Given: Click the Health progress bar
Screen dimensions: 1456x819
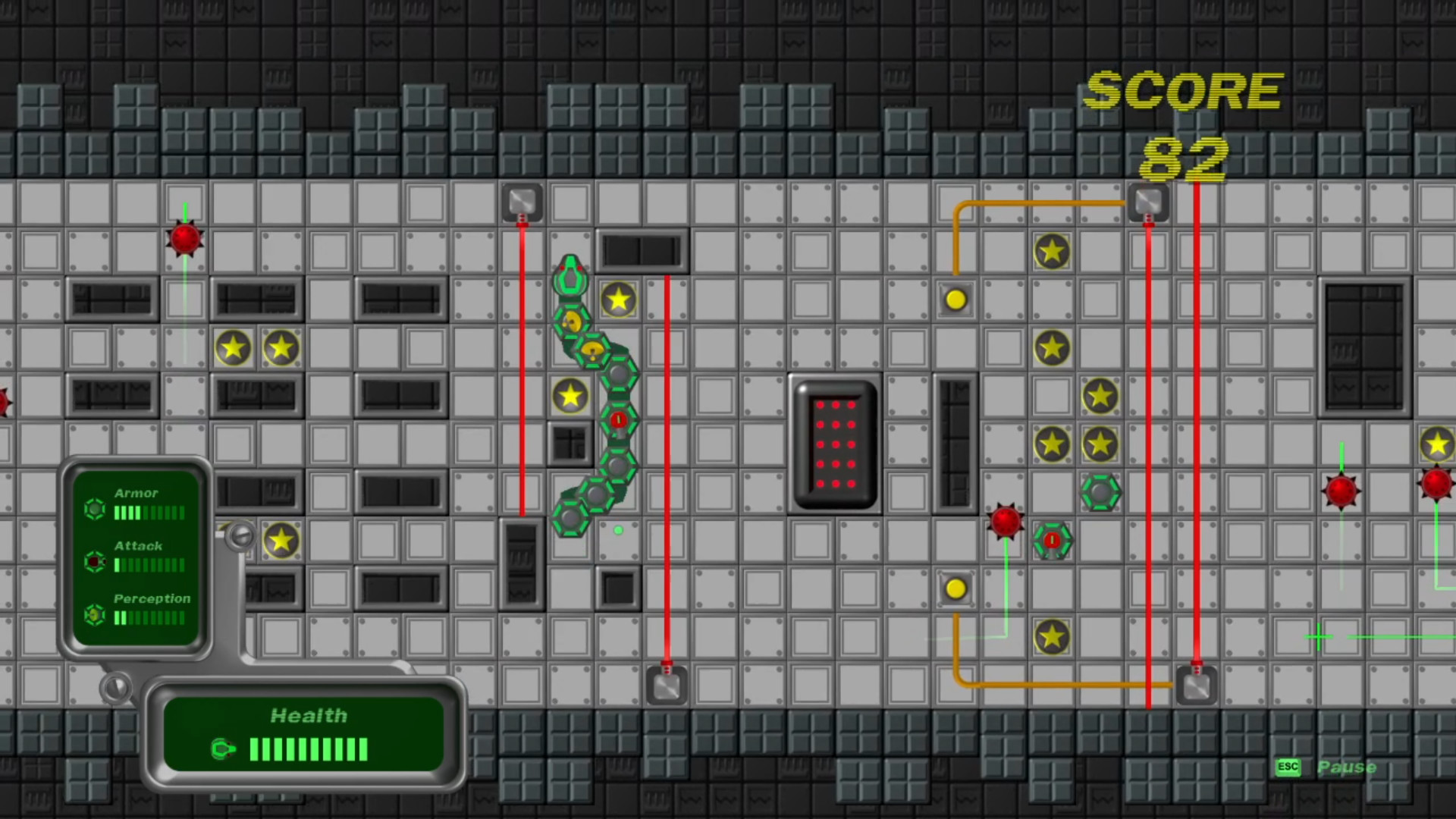Looking at the screenshot, I should pyautogui.click(x=308, y=750).
